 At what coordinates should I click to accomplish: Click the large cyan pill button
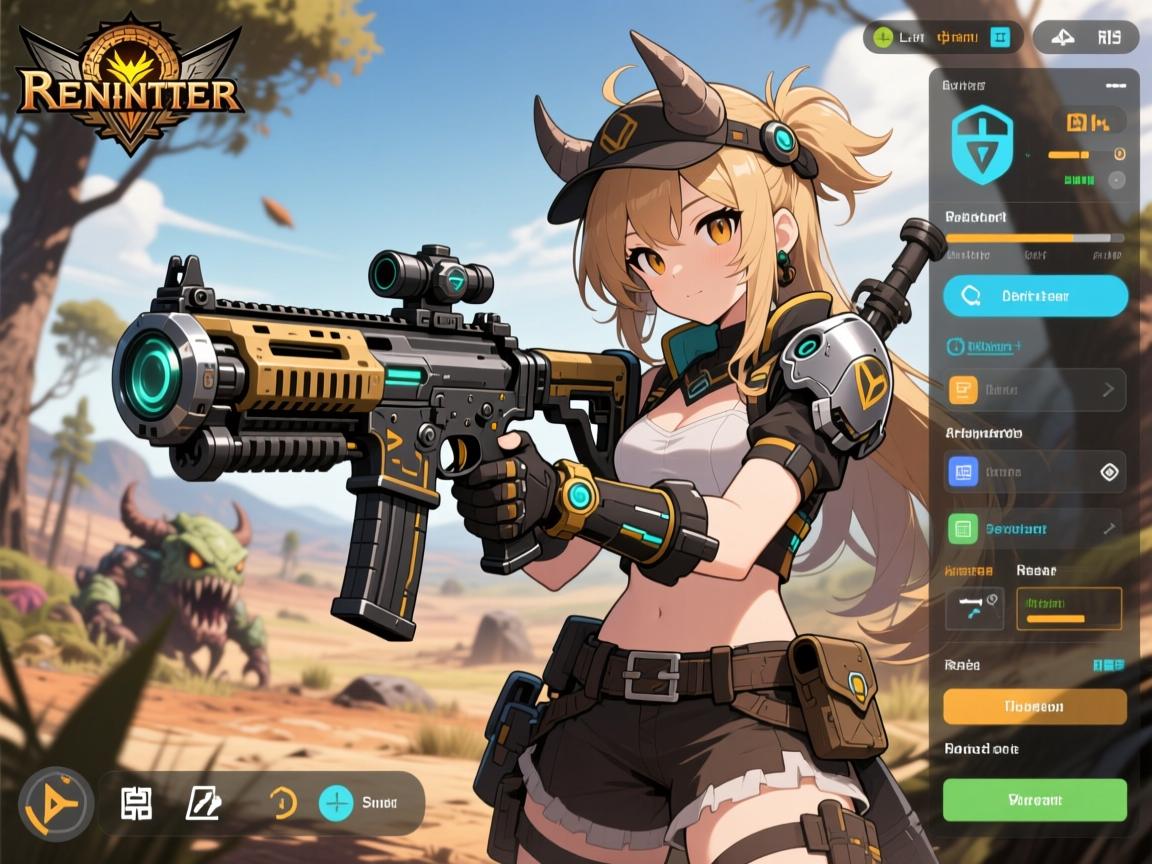1035,296
